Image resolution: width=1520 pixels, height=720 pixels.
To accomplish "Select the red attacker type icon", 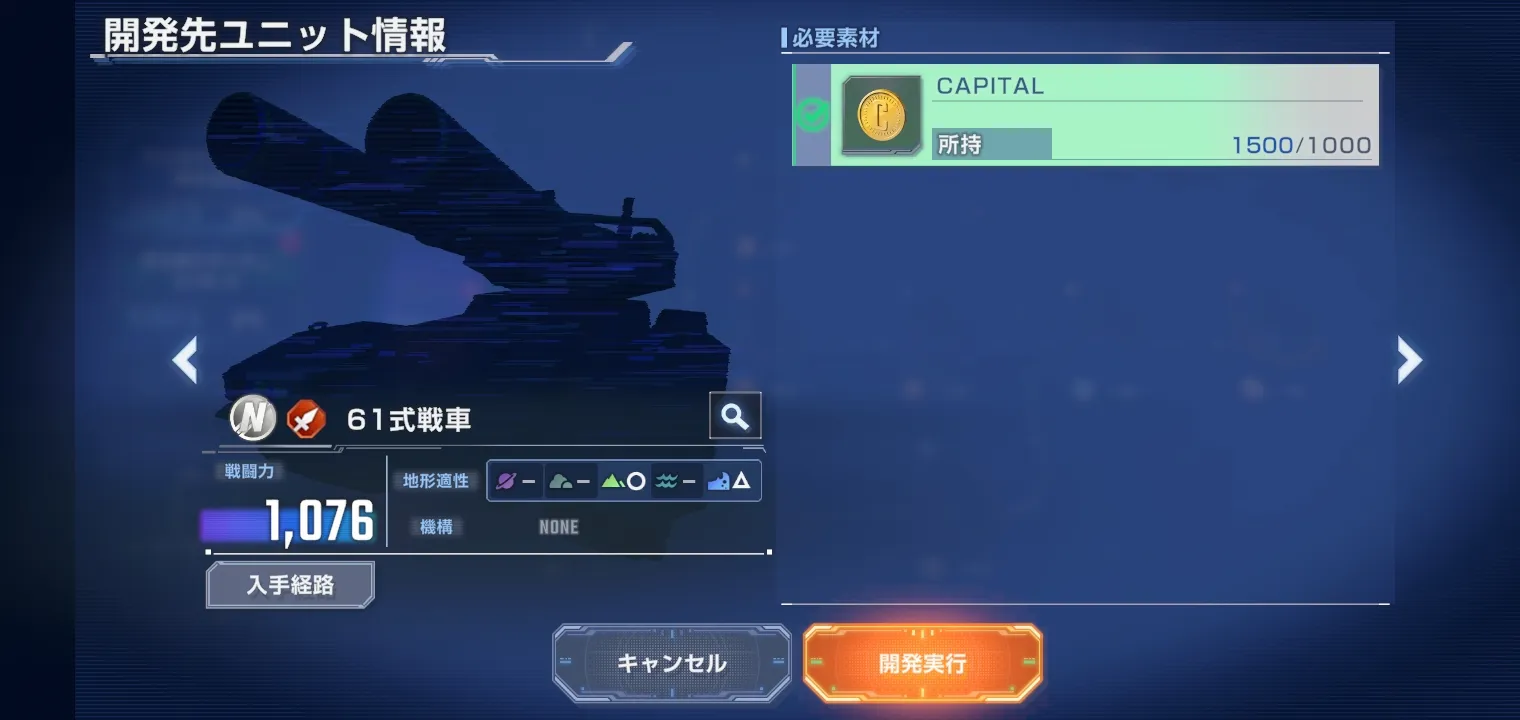I will coord(306,419).
